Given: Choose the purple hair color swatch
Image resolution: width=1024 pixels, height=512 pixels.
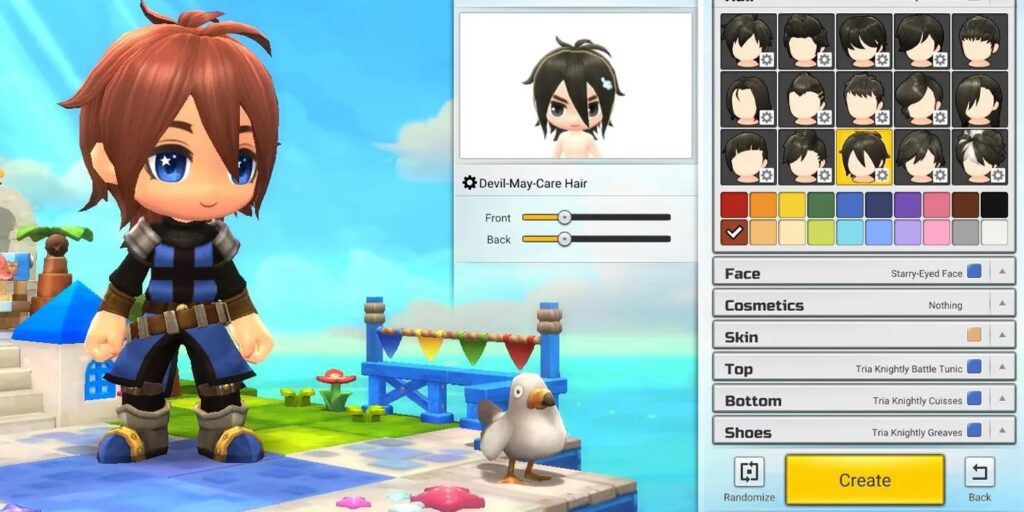Looking at the screenshot, I should 908,205.
